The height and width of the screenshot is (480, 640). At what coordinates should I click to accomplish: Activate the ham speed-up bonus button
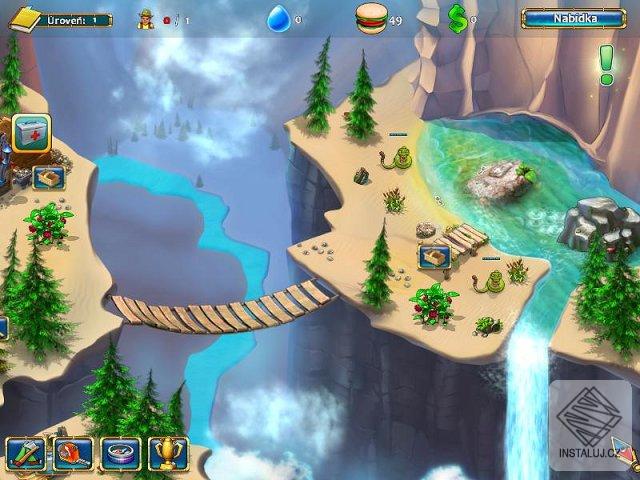[x=73, y=454]
